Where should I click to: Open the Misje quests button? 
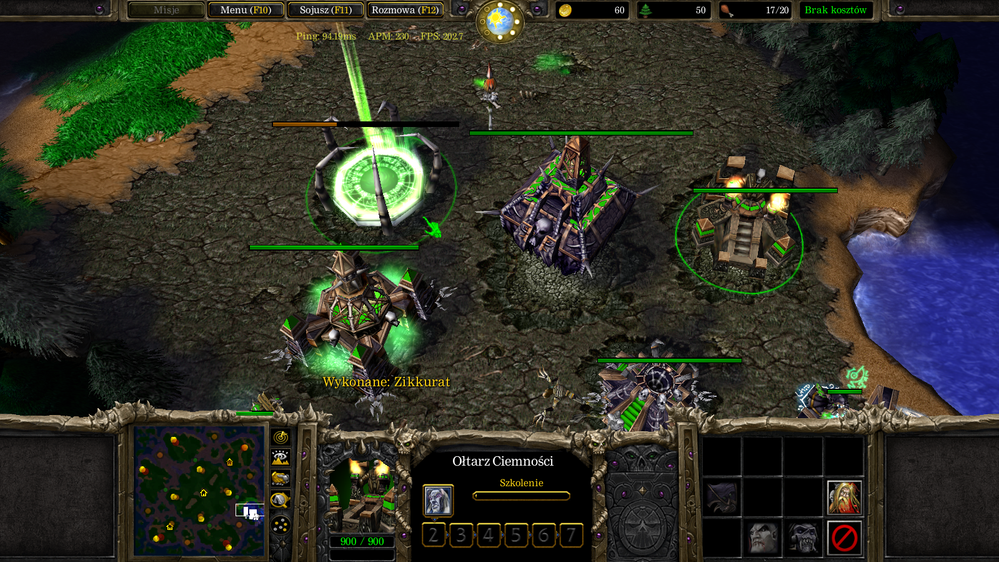click(x=165, y=11)
